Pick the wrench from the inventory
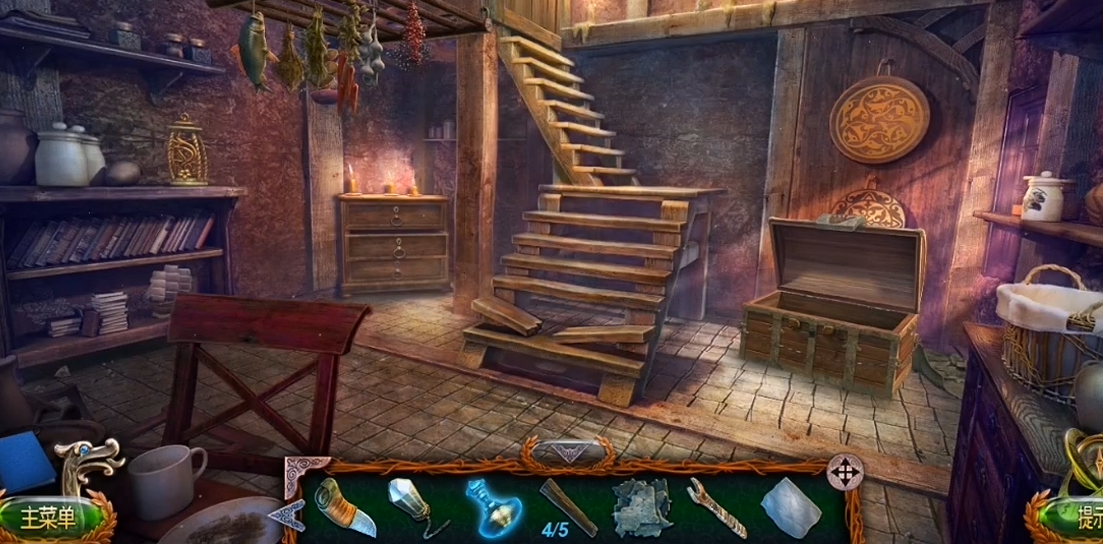Screen dimensions: 1103x544 point(716,507)
